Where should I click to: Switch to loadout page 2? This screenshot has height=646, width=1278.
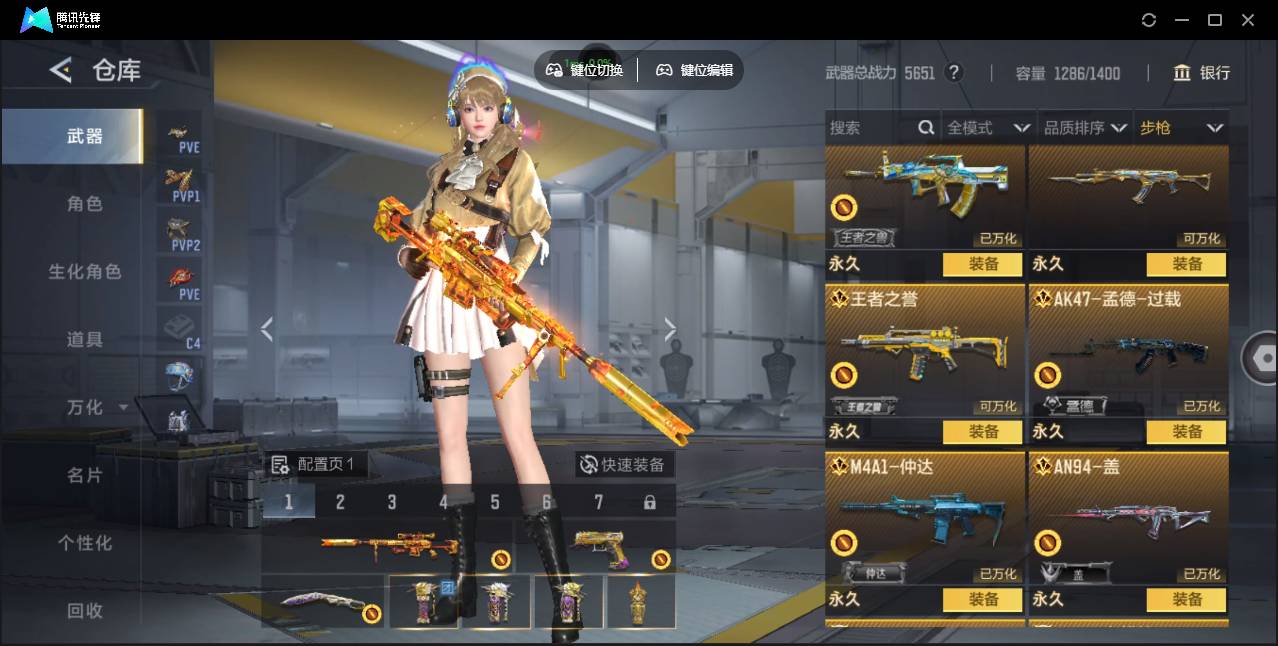340,502
